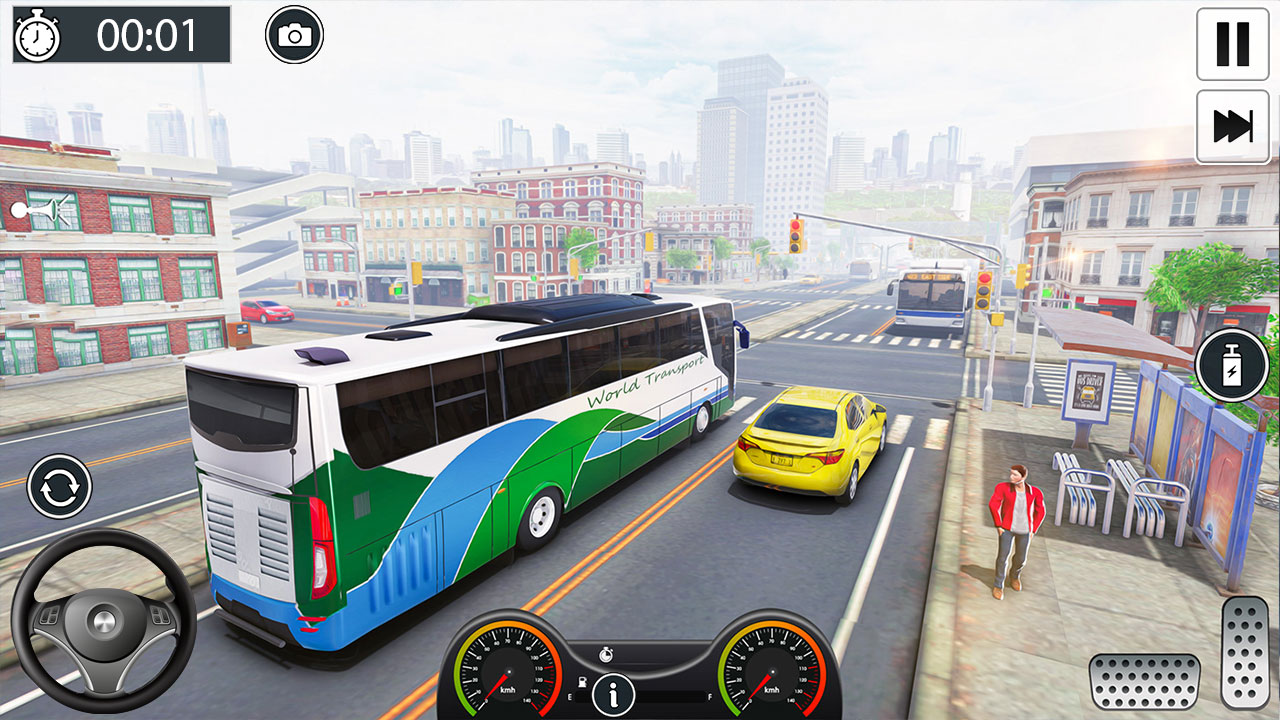Viewport: 1280px width, 720px height.
Task: Tap the speedometer gauge
Action: click(510, 670)
